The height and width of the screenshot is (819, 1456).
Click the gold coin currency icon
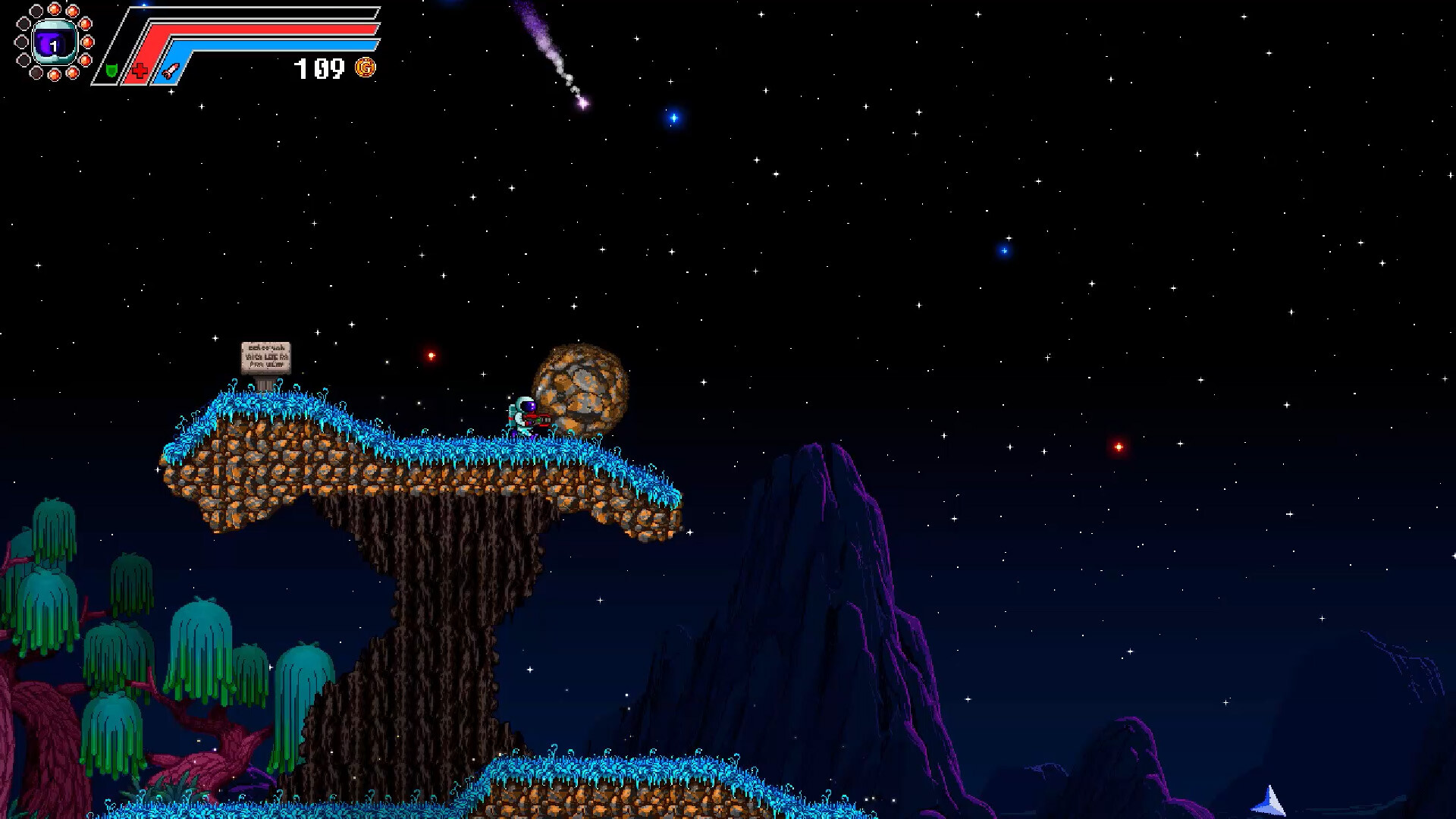coord(366,68)
